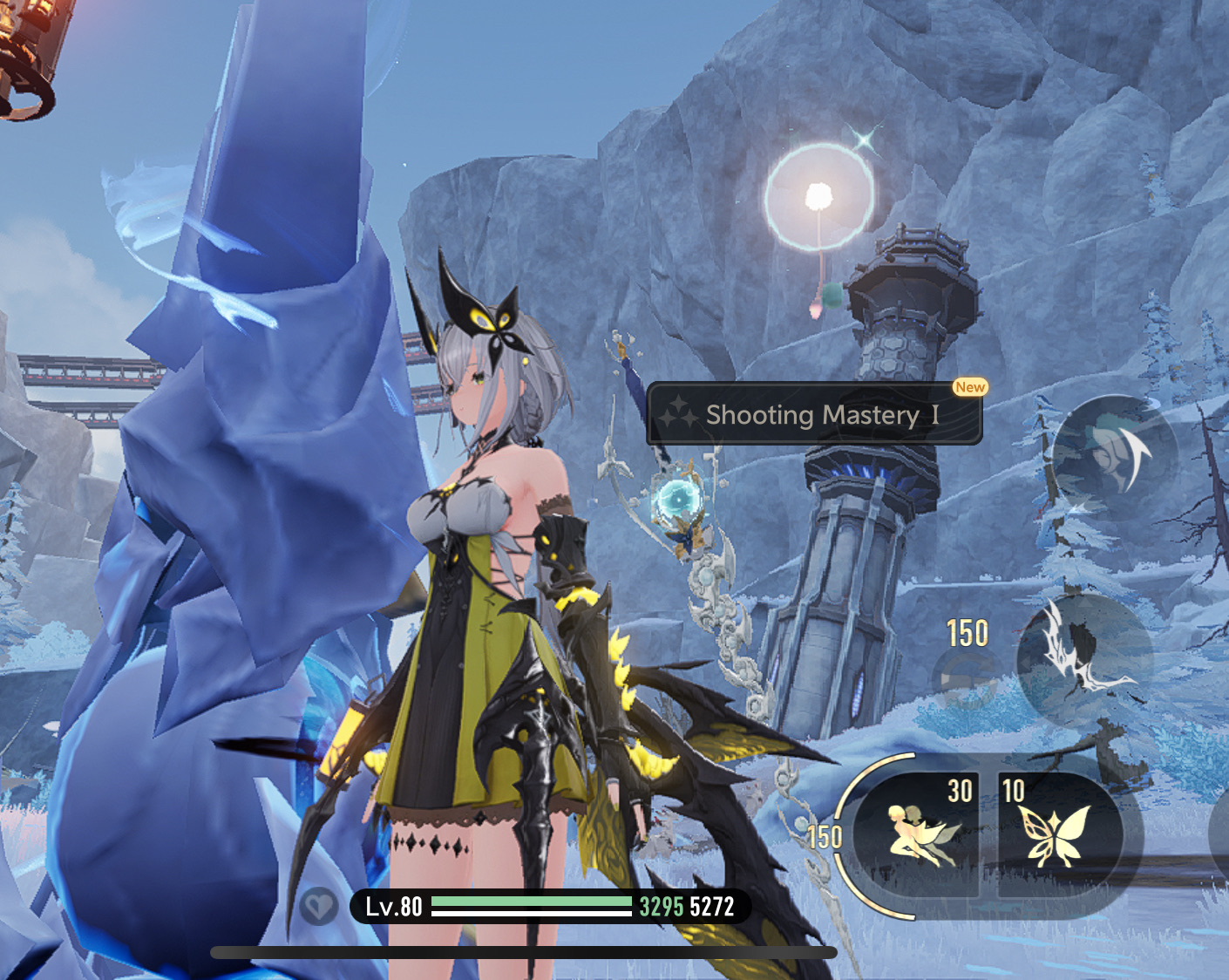Tap the faded circular icon under 150
The width and height of the screenshot is (1229, 980).
click(966, 677)
